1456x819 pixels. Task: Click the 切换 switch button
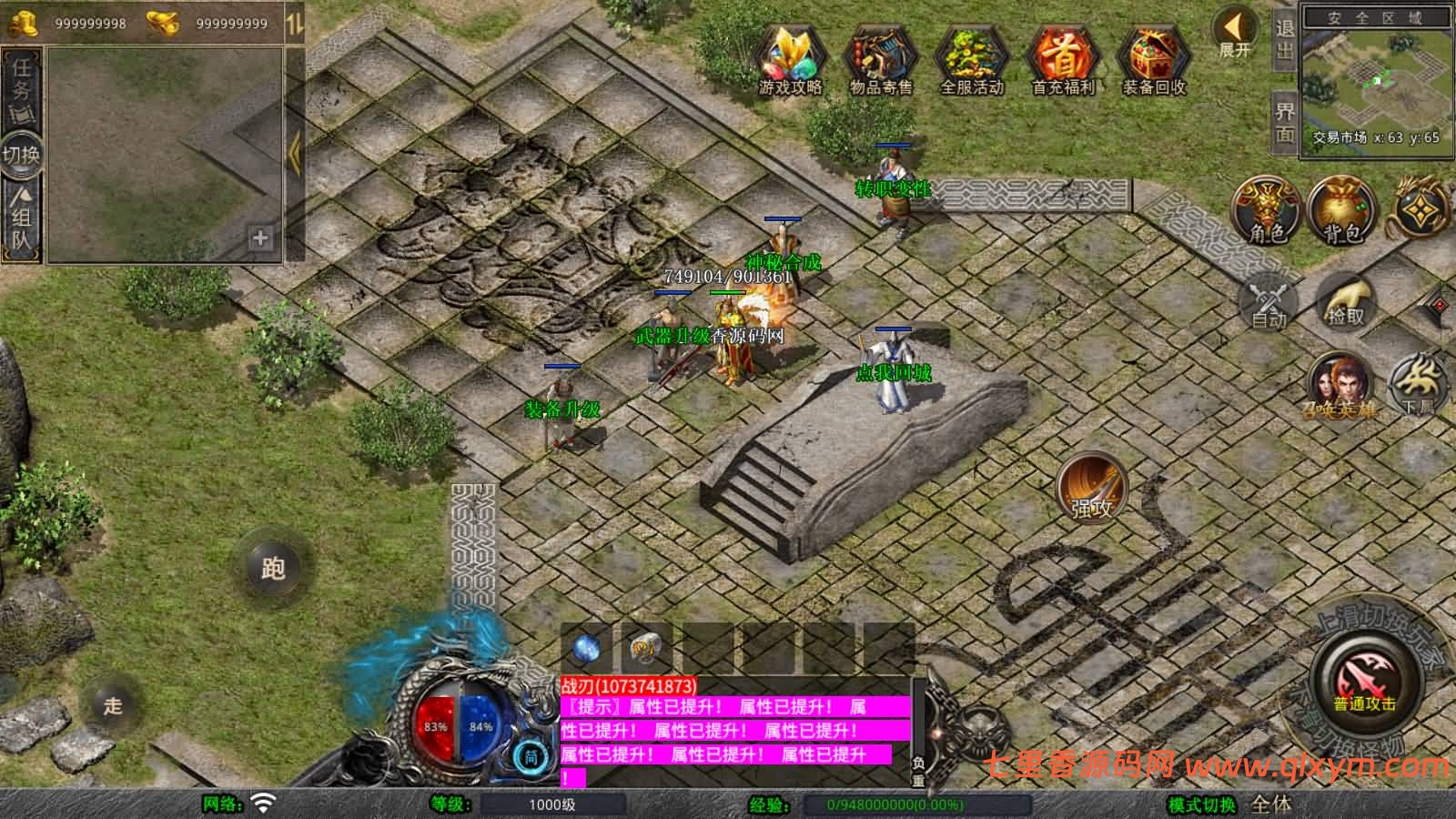click(x=21, y=154)
